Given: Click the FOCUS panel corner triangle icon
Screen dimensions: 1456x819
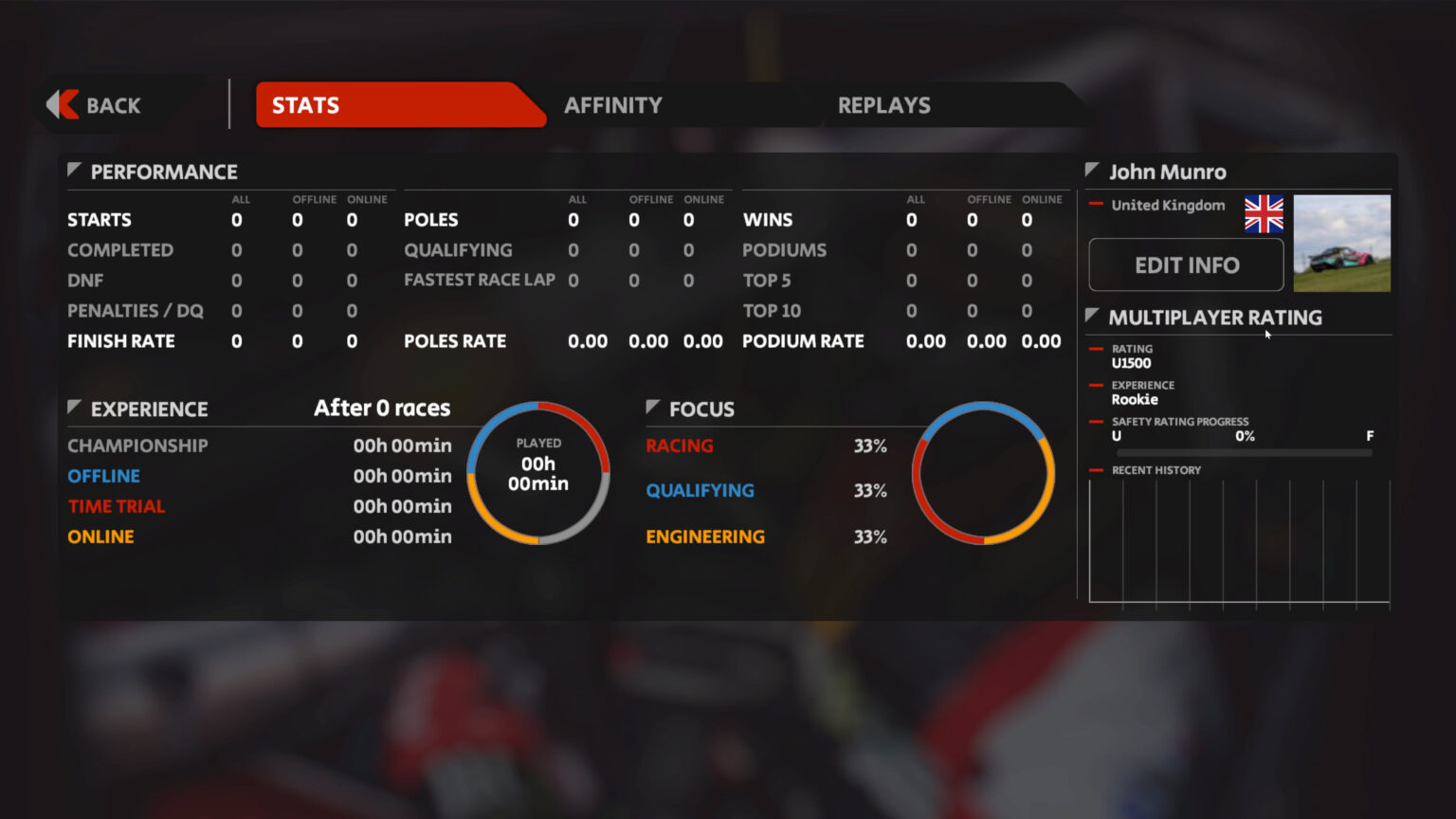Looking at the screenshot, I should (x=651, y=405).
